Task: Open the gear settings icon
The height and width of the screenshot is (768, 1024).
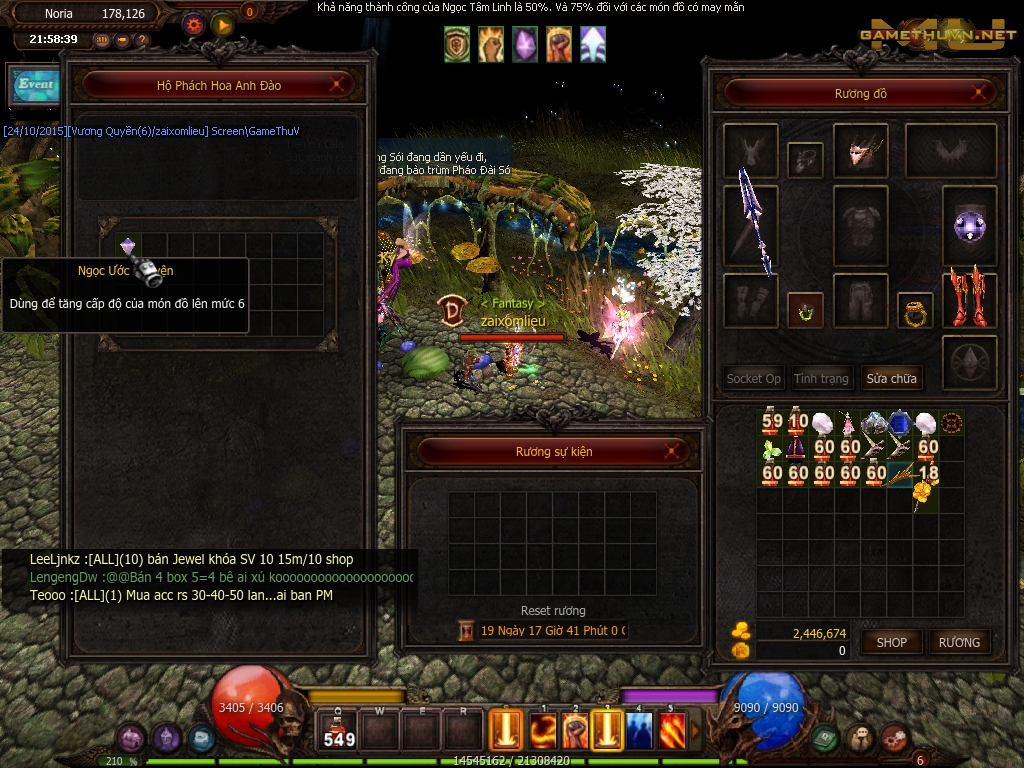Action: click(194, 26)
